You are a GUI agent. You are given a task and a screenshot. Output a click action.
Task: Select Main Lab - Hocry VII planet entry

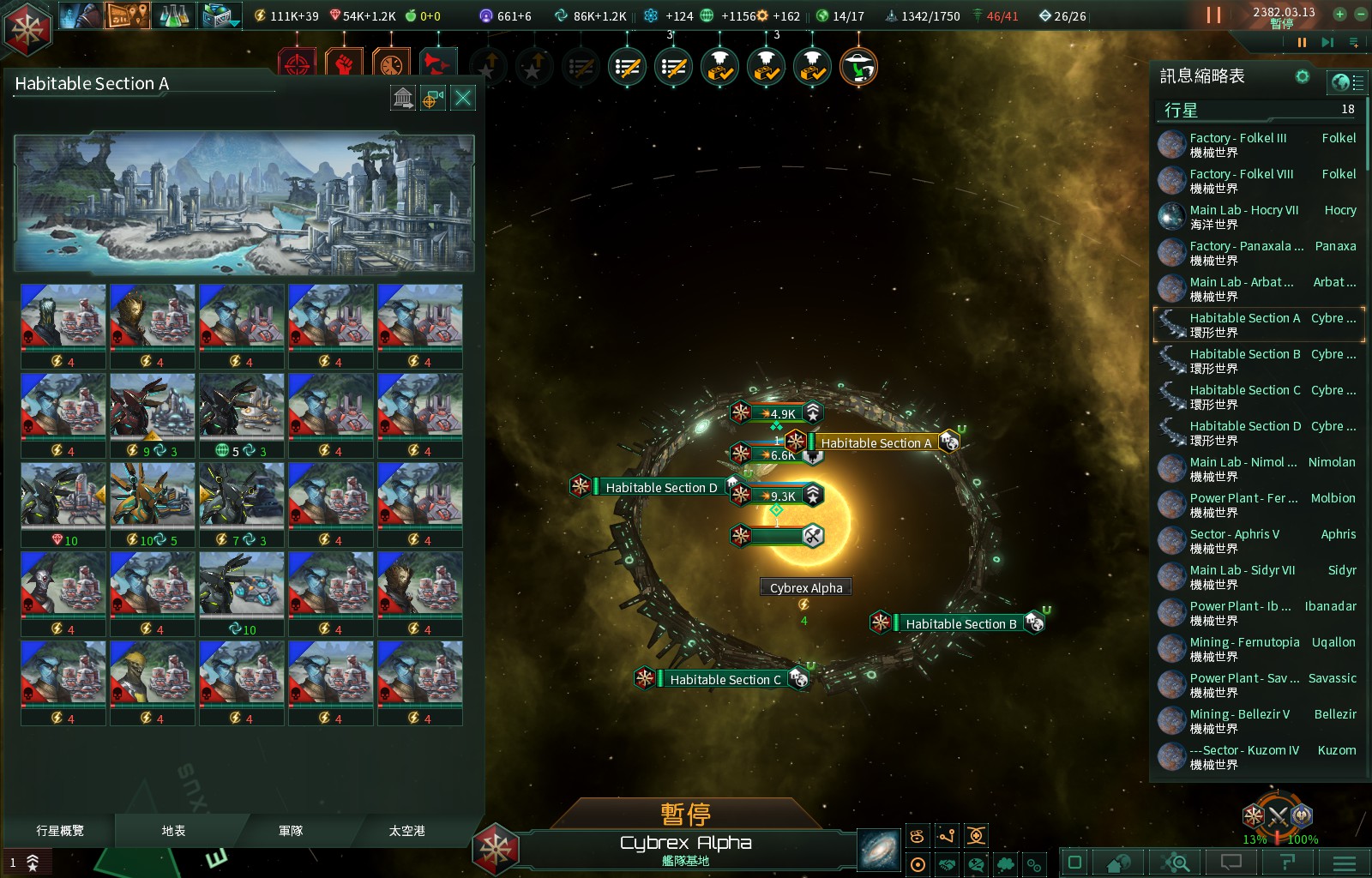[x=1258, y=216]
